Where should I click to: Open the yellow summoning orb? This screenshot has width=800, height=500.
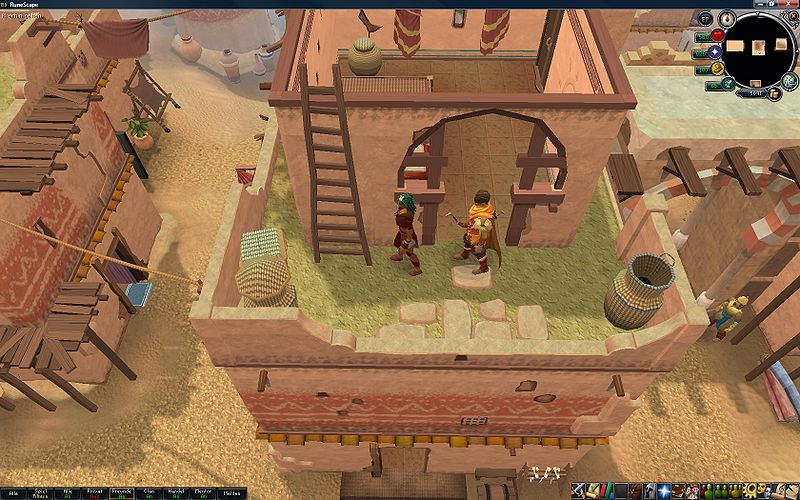717,68
